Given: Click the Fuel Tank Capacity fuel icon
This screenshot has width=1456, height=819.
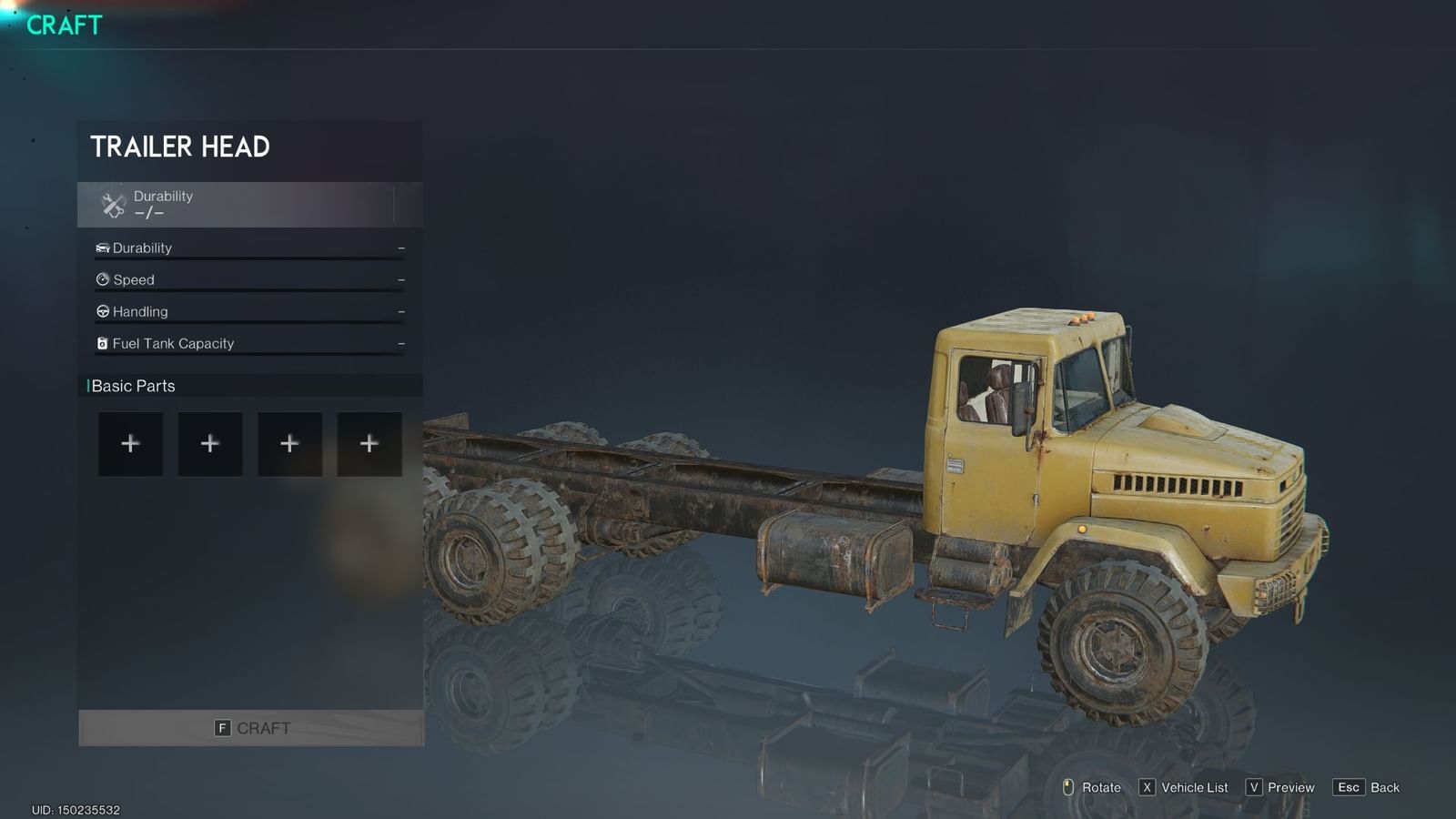Looking at the screenshot, I should (x=102, y=343).
